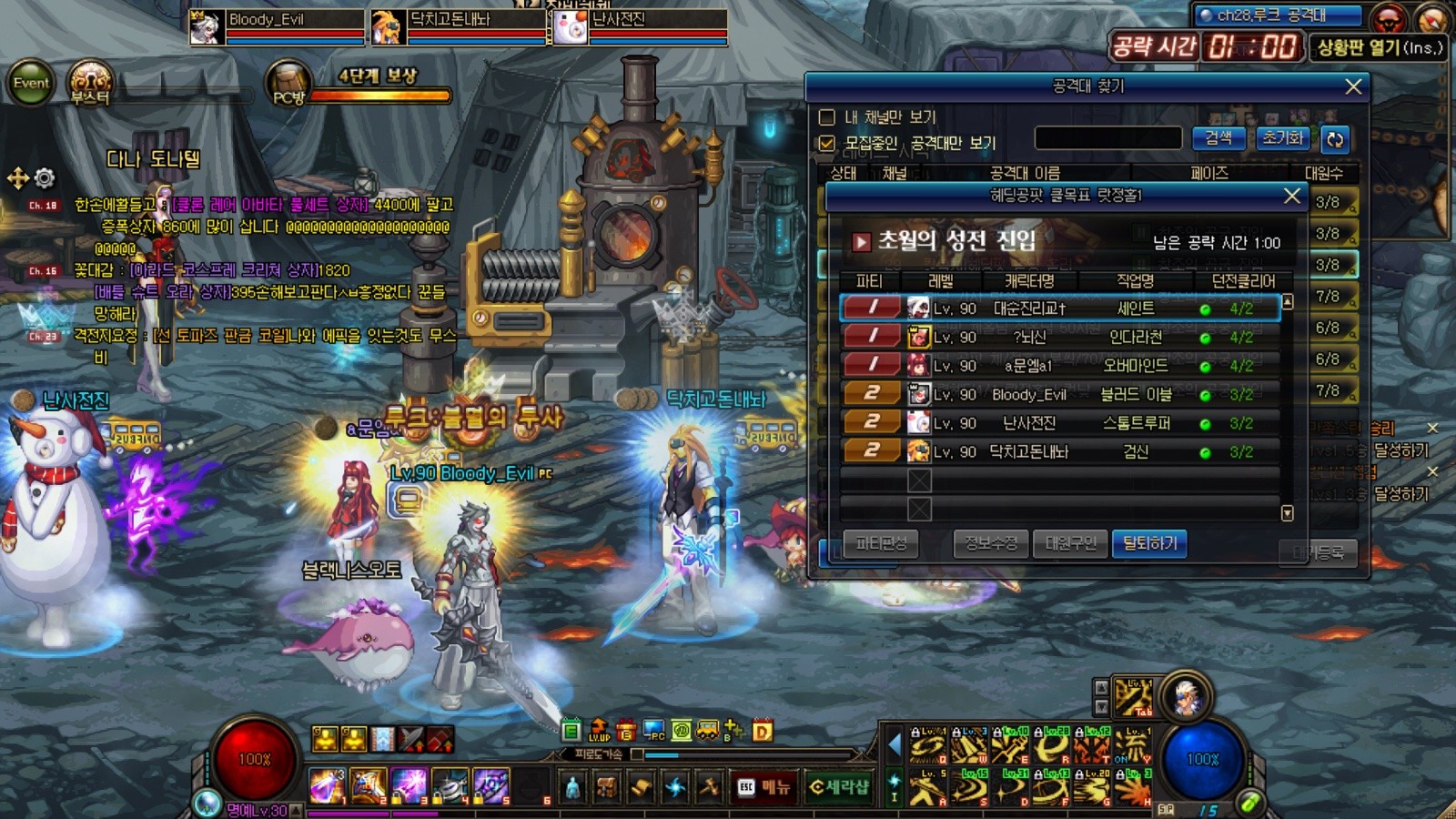Image resolution: width=1456 pixels, height=819 pixels.
Task: Toggle the 내 채널만 보기 checkbox
Action: (x=826, y=117)
